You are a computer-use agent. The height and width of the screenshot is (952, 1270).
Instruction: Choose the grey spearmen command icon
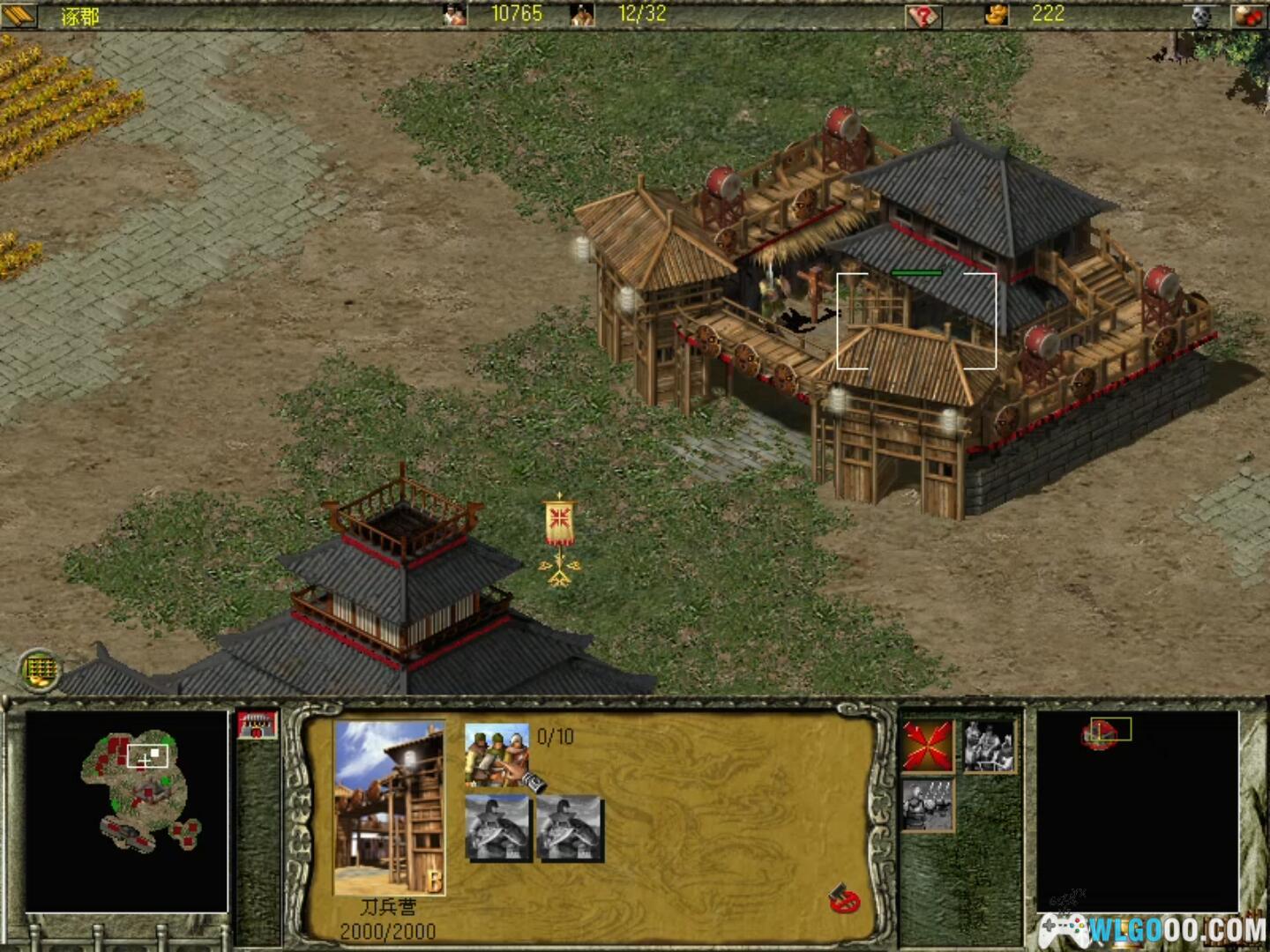[928, 804]
